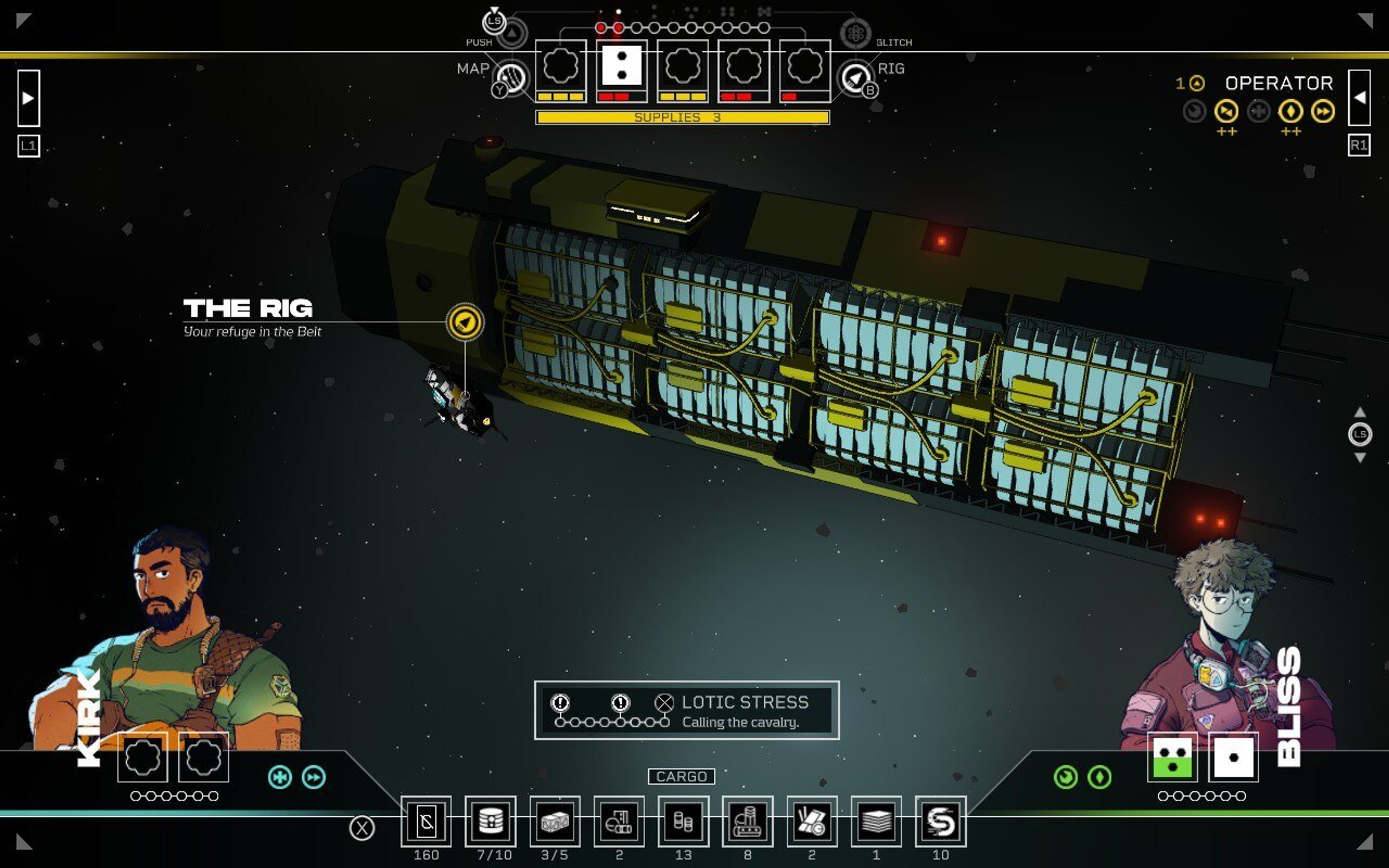Select the fuel barrel cargo slot showing 7/10

(x=490, y=821)
